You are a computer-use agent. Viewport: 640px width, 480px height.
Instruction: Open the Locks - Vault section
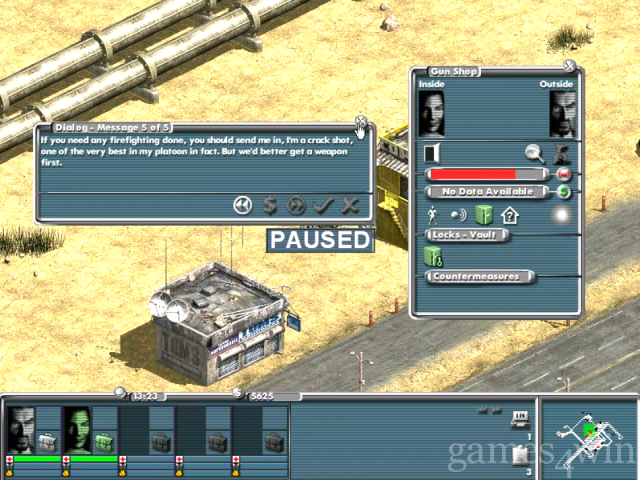[x=468, y=235]
